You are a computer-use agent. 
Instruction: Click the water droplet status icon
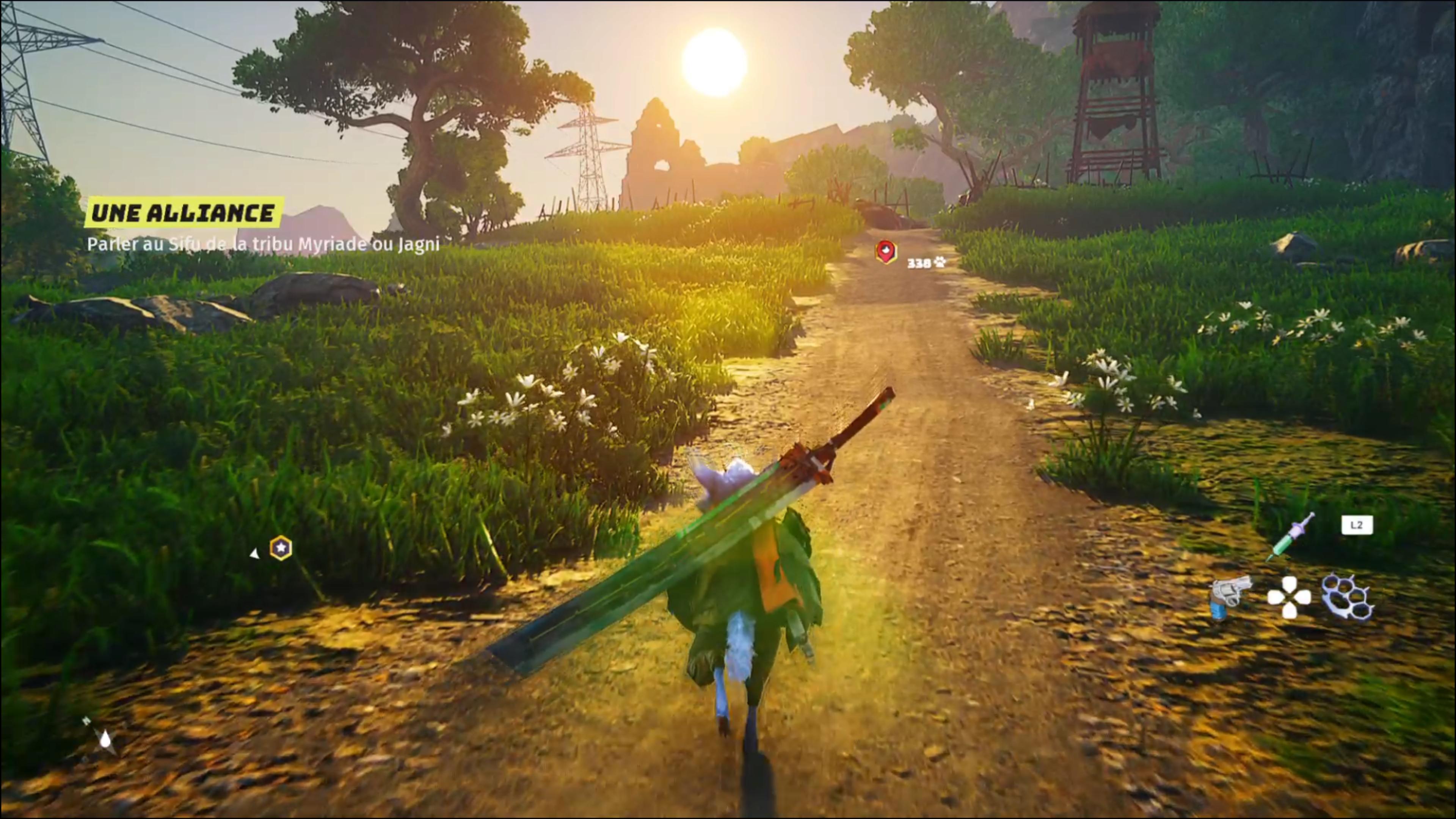(x=105, y=738)
